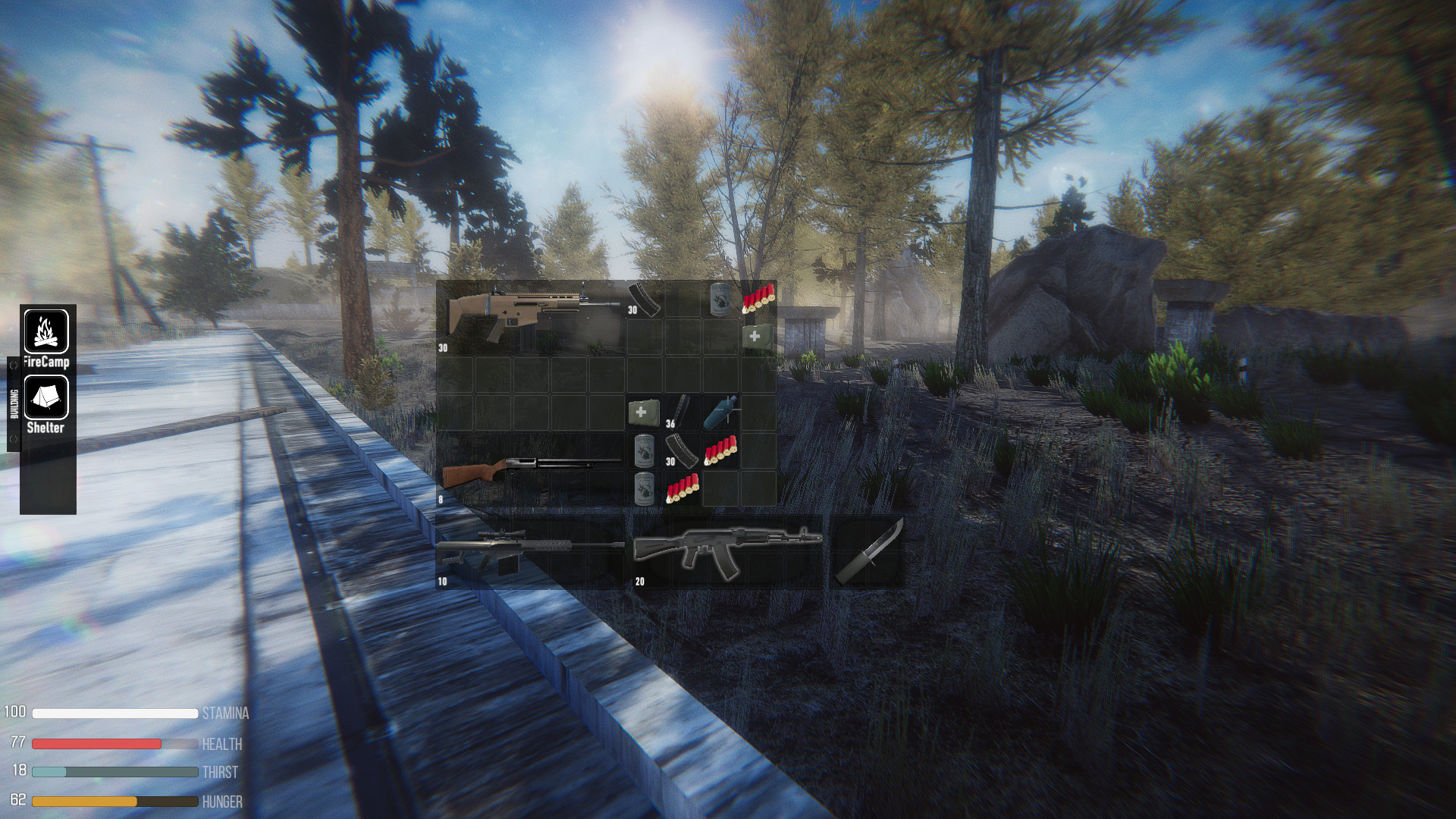Select the FireCamp building icon
Screen dimensions: 1456x819
[x=47, y=330]
